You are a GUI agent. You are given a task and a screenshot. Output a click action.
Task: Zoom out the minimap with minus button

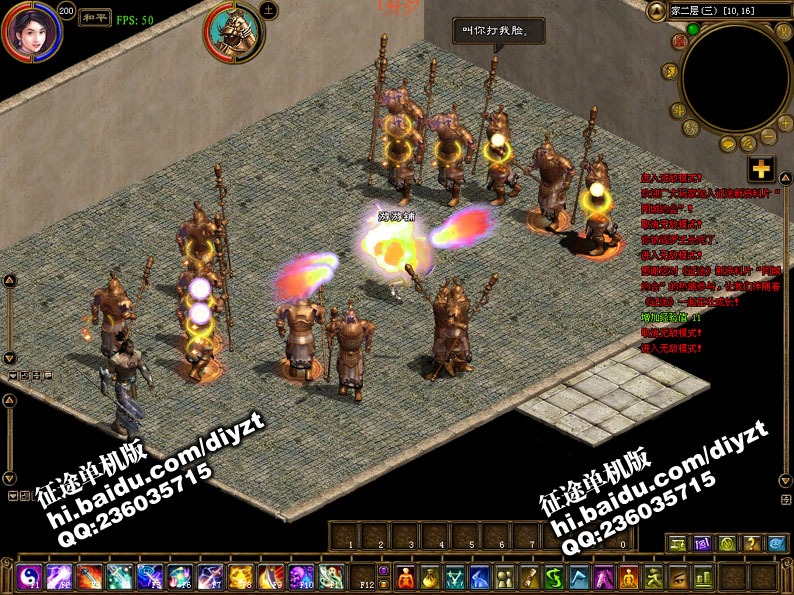(769, 136)
